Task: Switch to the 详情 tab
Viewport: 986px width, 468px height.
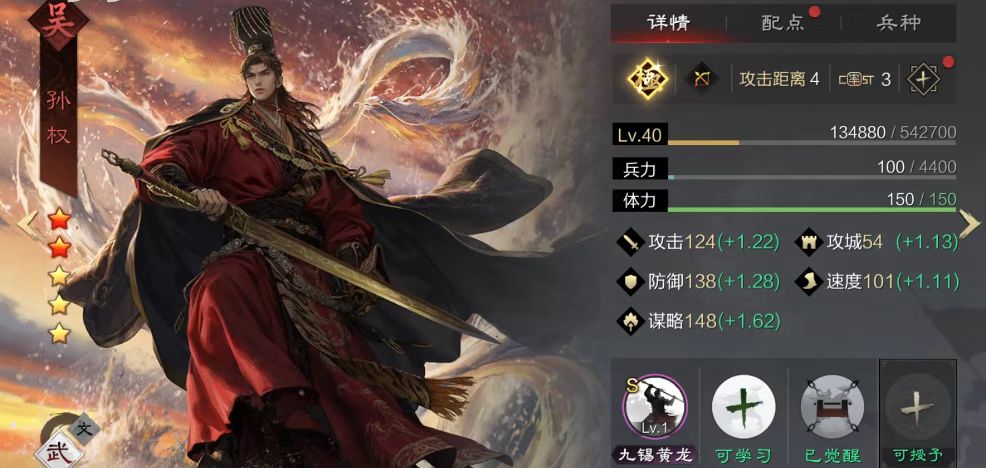Action: pos(668,22)
